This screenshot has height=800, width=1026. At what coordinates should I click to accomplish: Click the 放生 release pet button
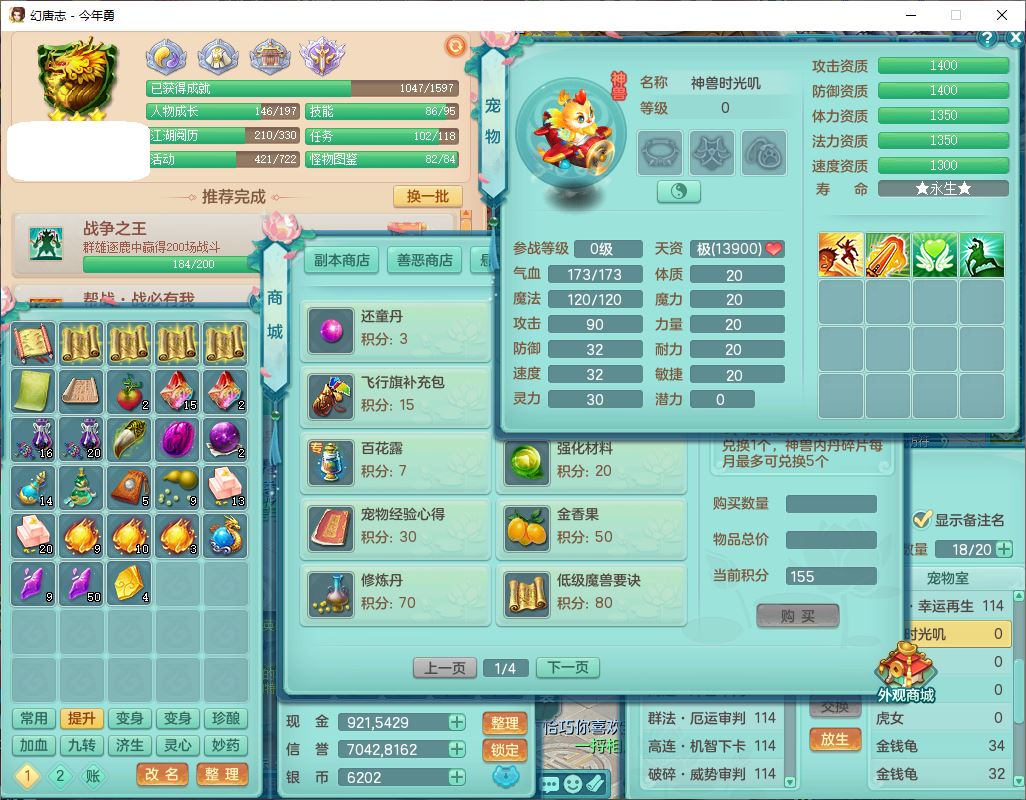pyautogui.click(x=835, y=739)
